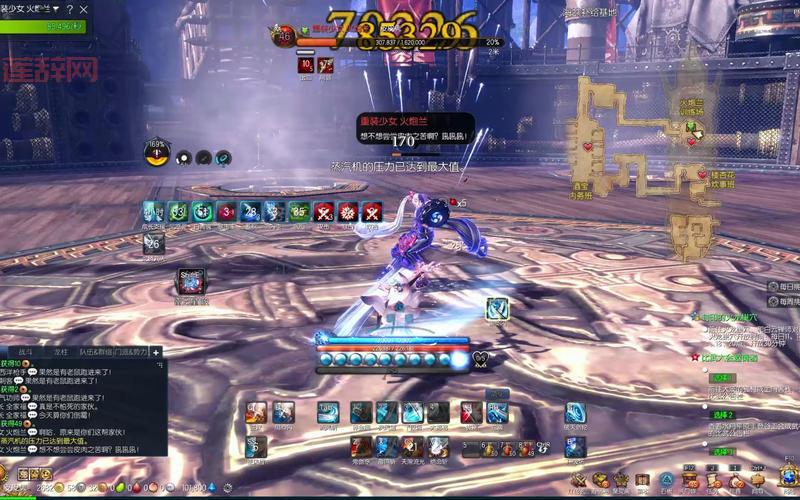This screenshot has height=500, width=800.
Task: Click the boss debuff icon under health bar
Action: pyautogui.click(x=306, y=65)
